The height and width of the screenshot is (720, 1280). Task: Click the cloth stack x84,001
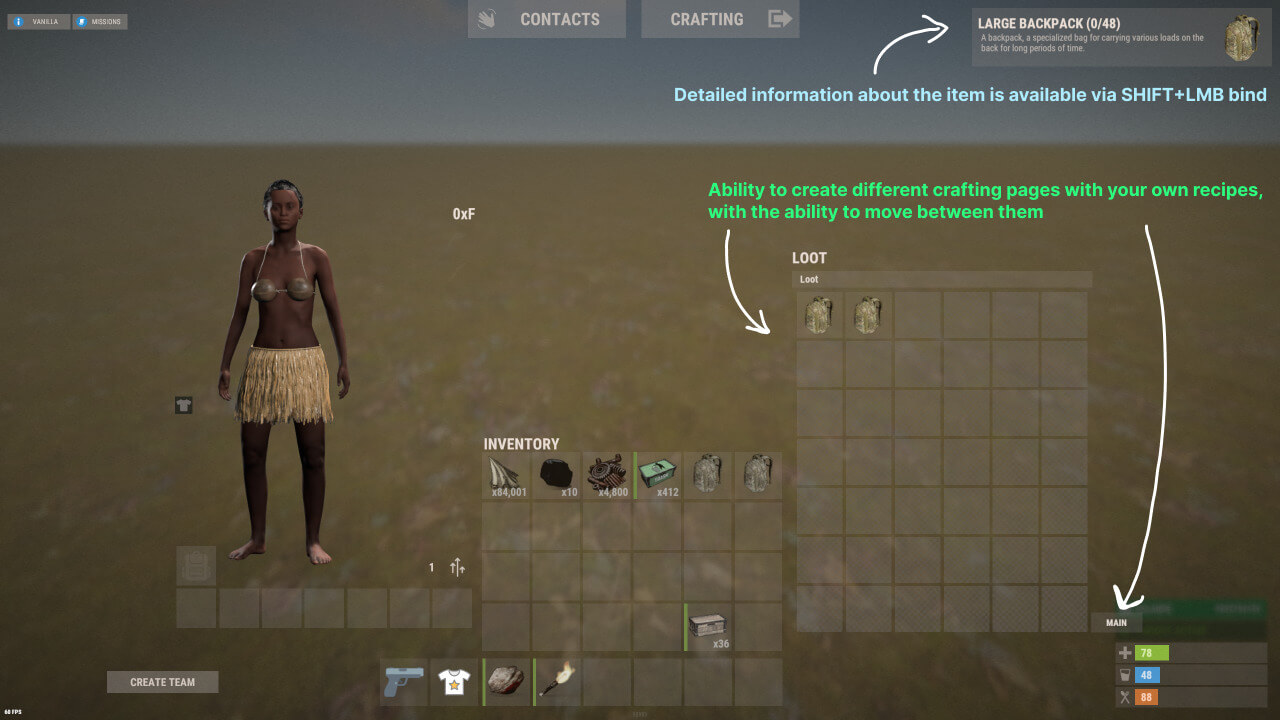point(506,473)
